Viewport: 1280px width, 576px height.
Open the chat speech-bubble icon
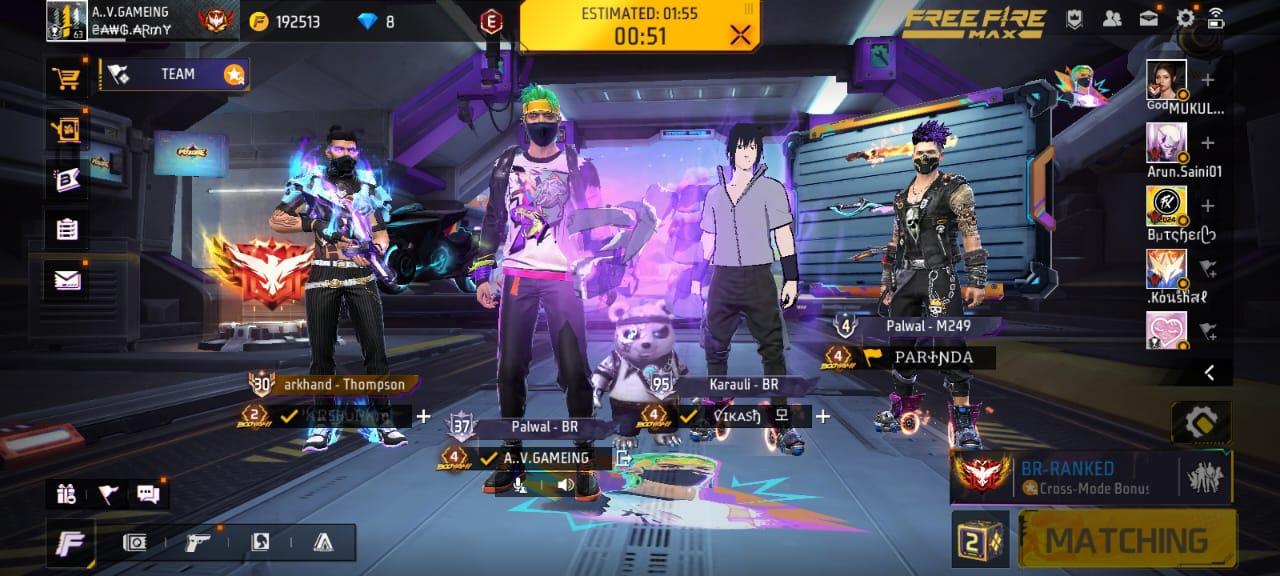pyautogui.click(x=148, y=493)
